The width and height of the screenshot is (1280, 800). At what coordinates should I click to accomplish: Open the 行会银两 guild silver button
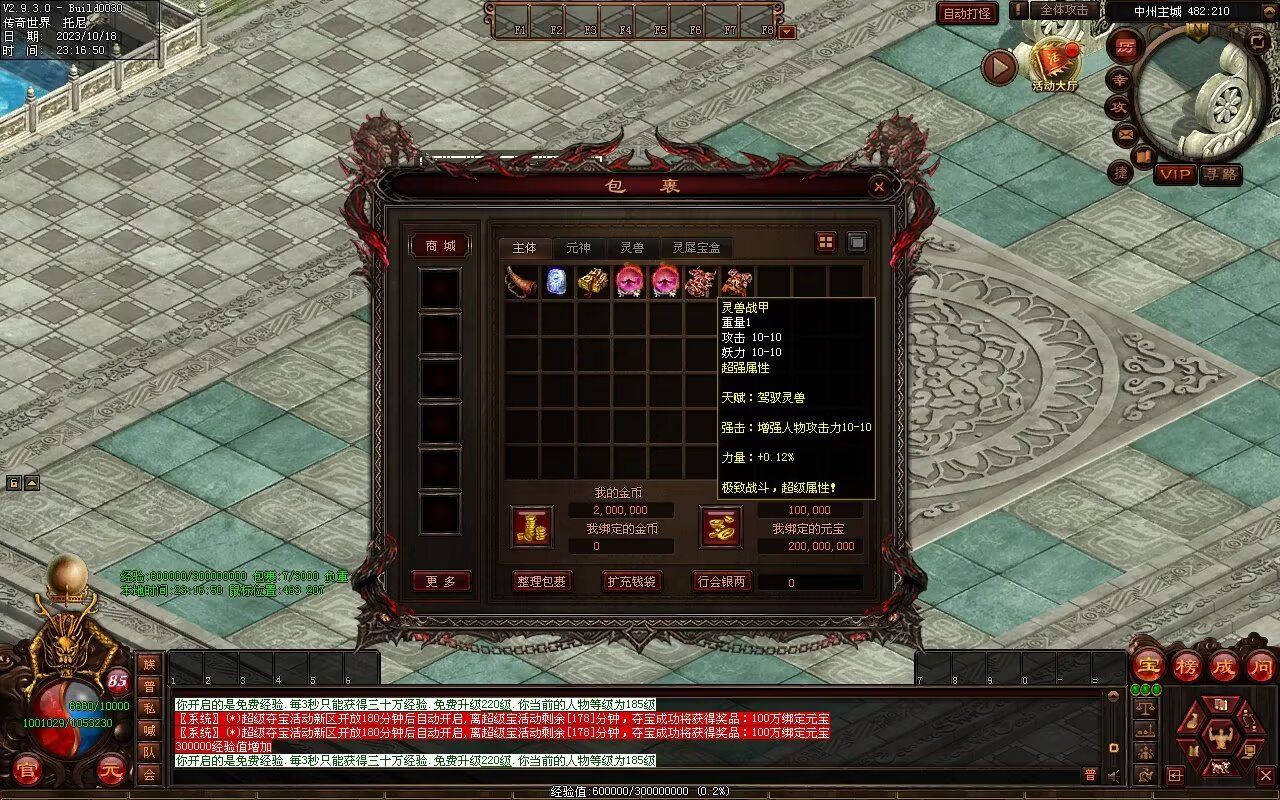click(x=721, y=581)
